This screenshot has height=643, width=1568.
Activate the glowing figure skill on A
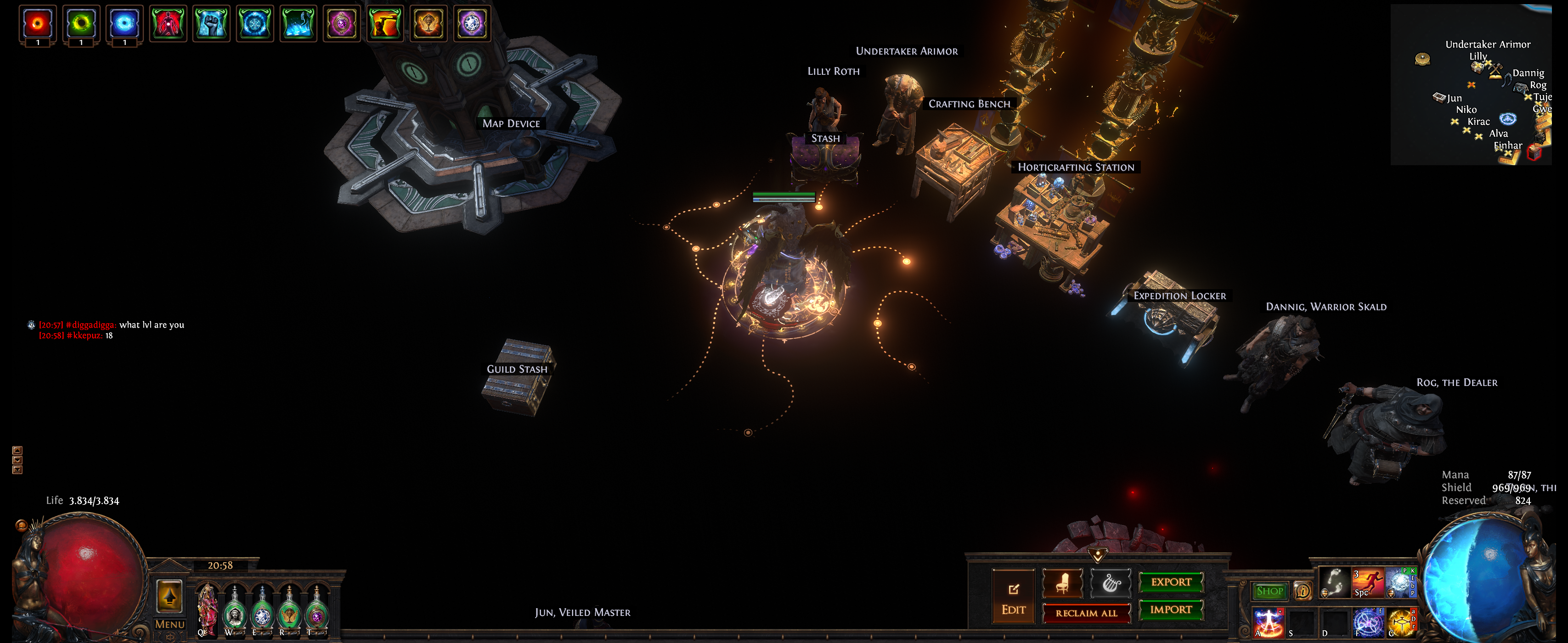[x=1268, y=623]
